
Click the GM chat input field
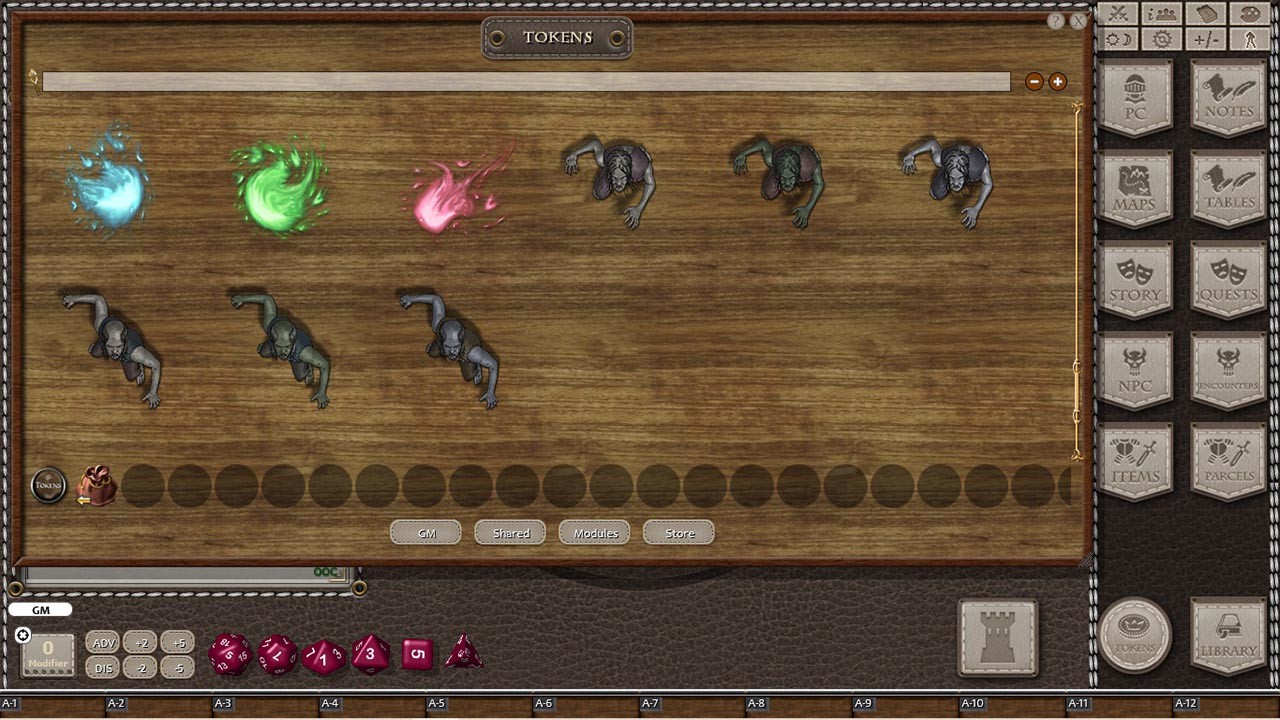(40, 609)
